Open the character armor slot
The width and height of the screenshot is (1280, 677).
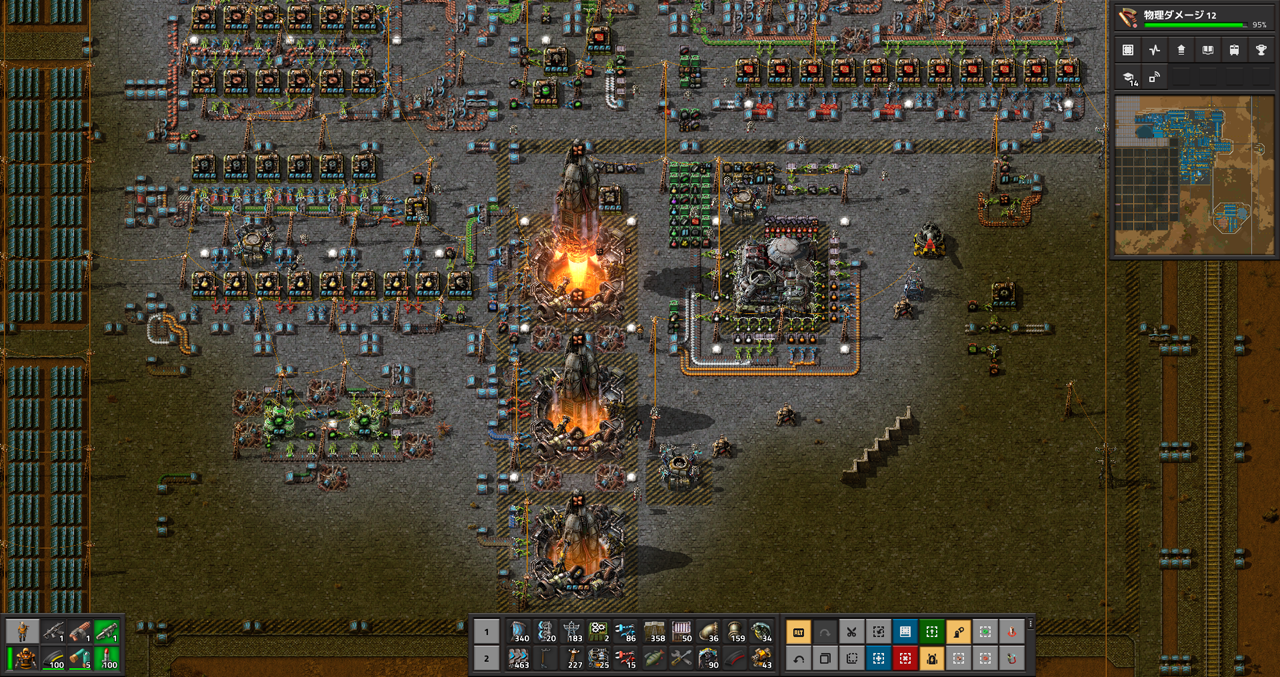point(24,658)
